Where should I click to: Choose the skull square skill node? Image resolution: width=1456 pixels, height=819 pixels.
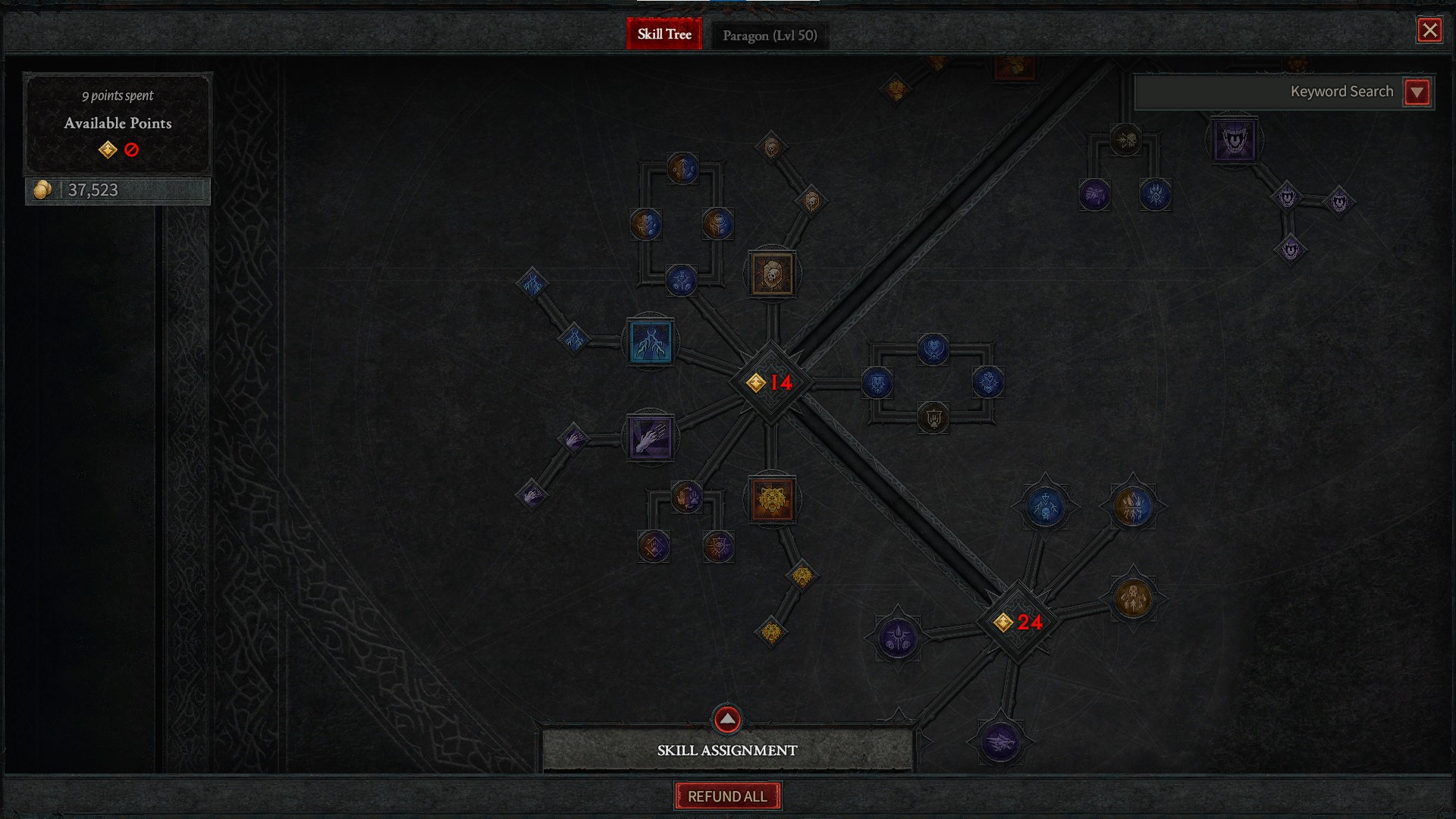click(x=772, y=274)
